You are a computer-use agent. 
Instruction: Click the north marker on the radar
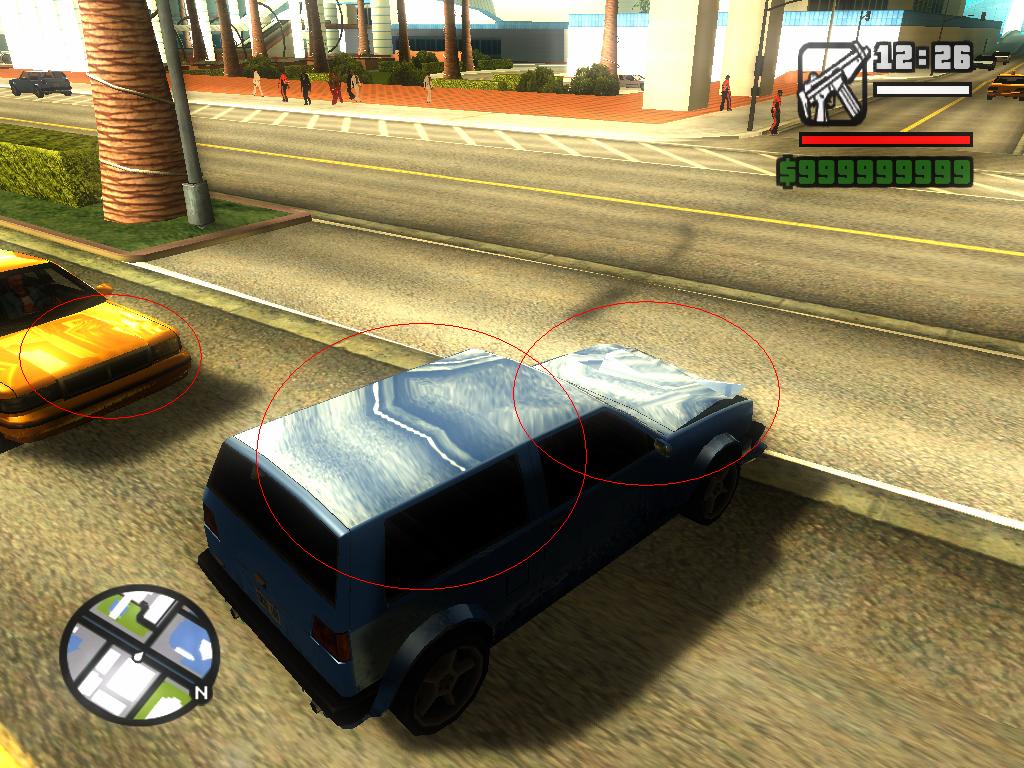200,692
